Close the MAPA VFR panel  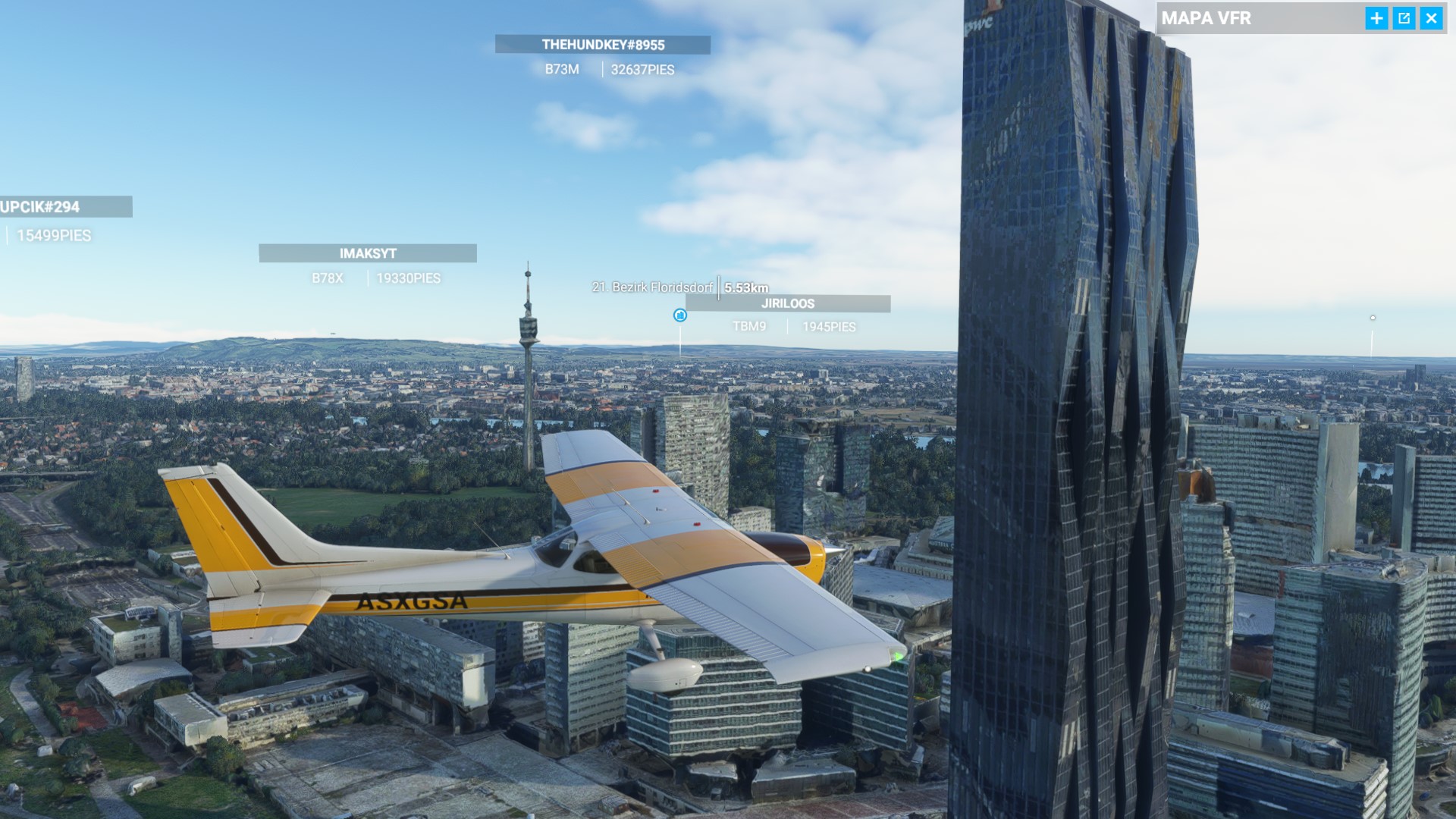pyautogui.click(x=1432, y=19)
